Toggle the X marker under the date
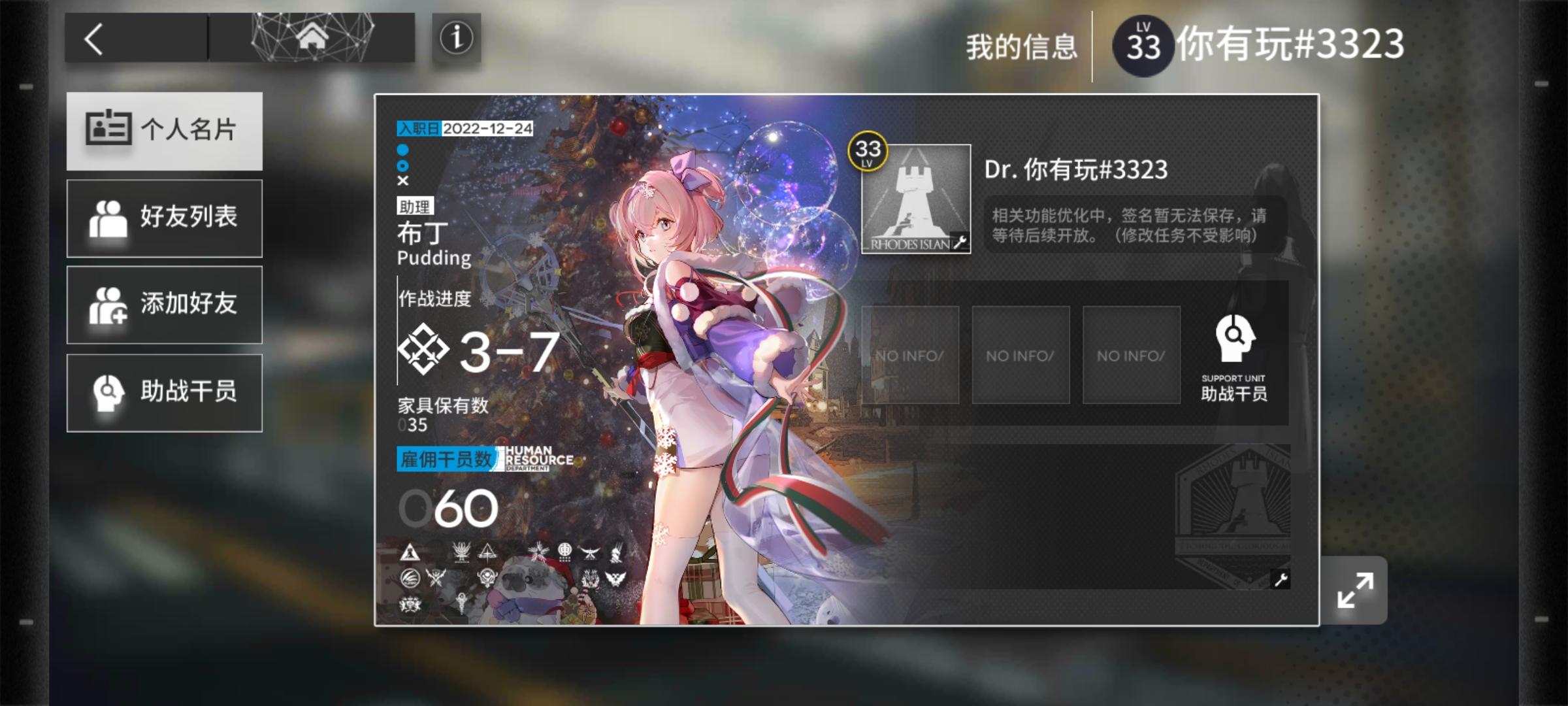The image size is (1568, 706). click(x=402, y=181)
